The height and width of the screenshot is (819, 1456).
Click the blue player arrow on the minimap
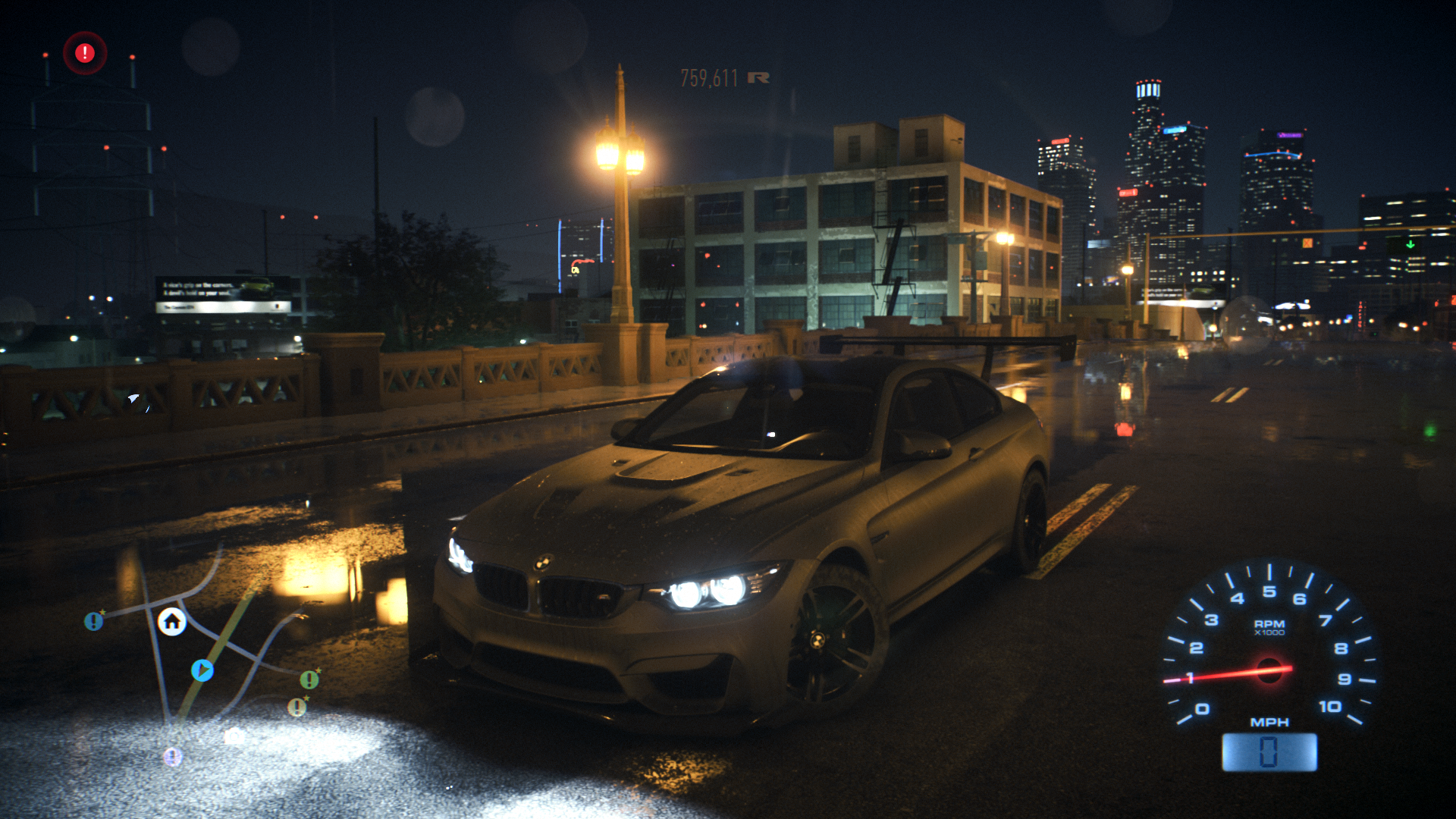click(x=202, y=670)
